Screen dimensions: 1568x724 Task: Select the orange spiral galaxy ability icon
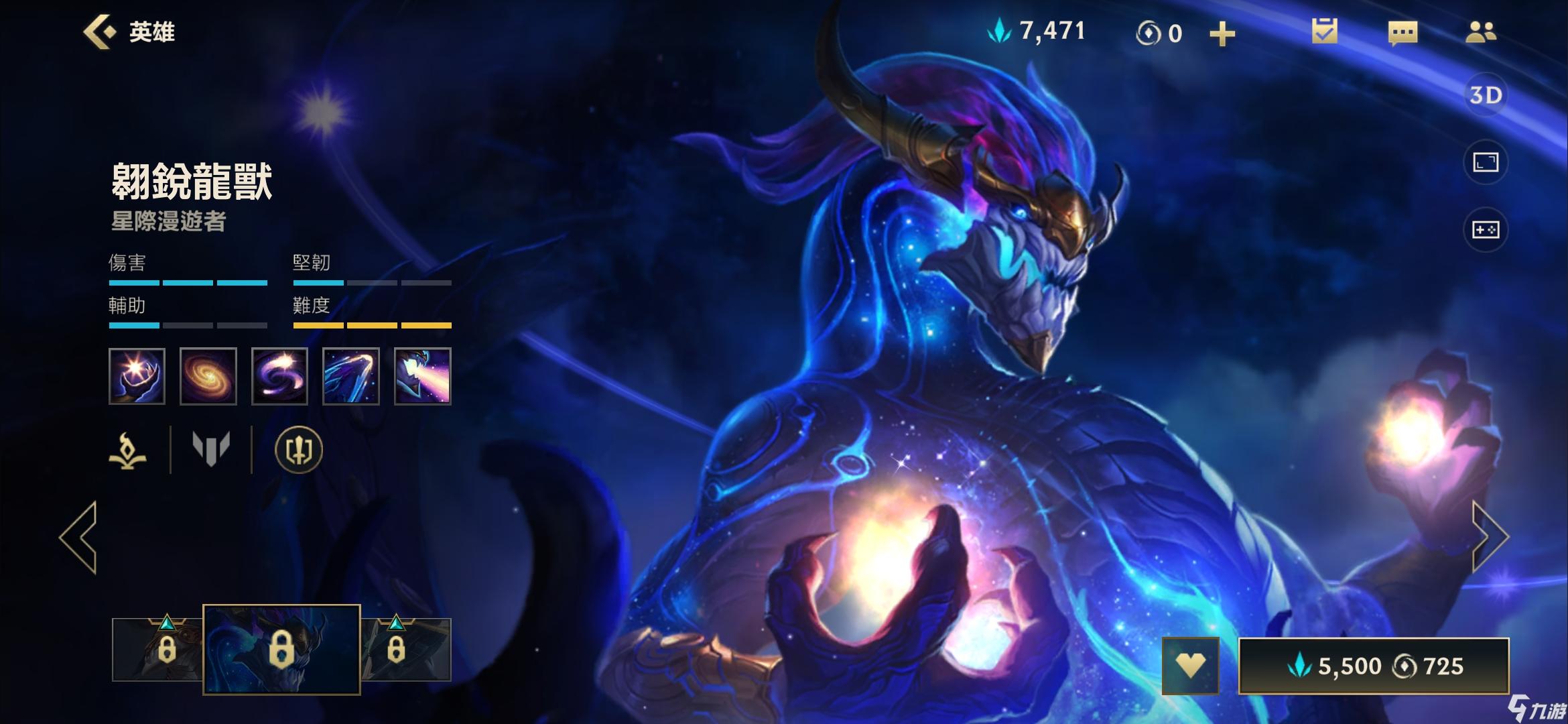pyautogui.click(x=208, y=376)
